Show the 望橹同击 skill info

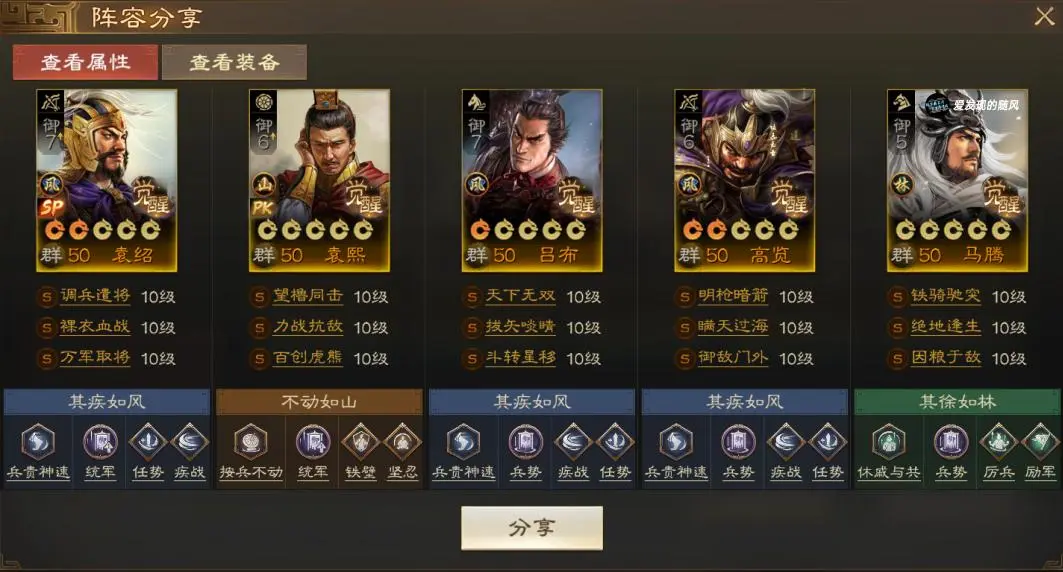click(308, 297)
